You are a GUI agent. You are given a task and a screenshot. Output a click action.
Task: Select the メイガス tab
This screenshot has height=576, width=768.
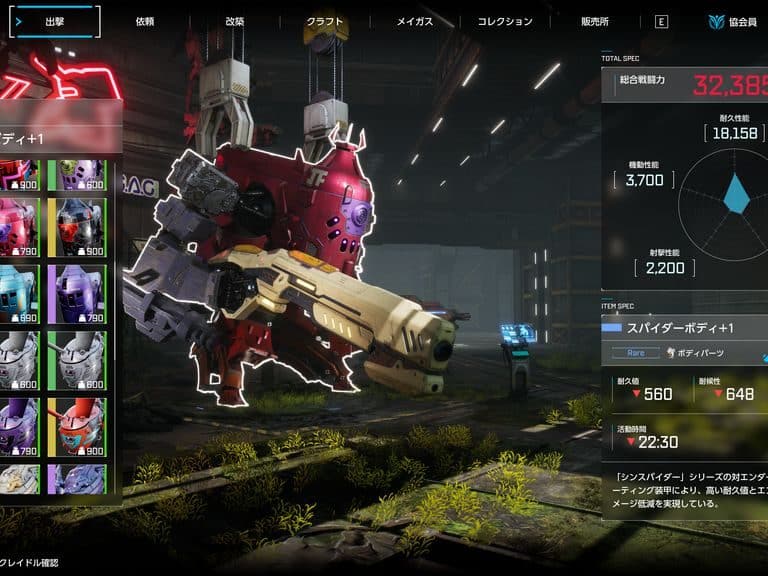pos(414,21)
